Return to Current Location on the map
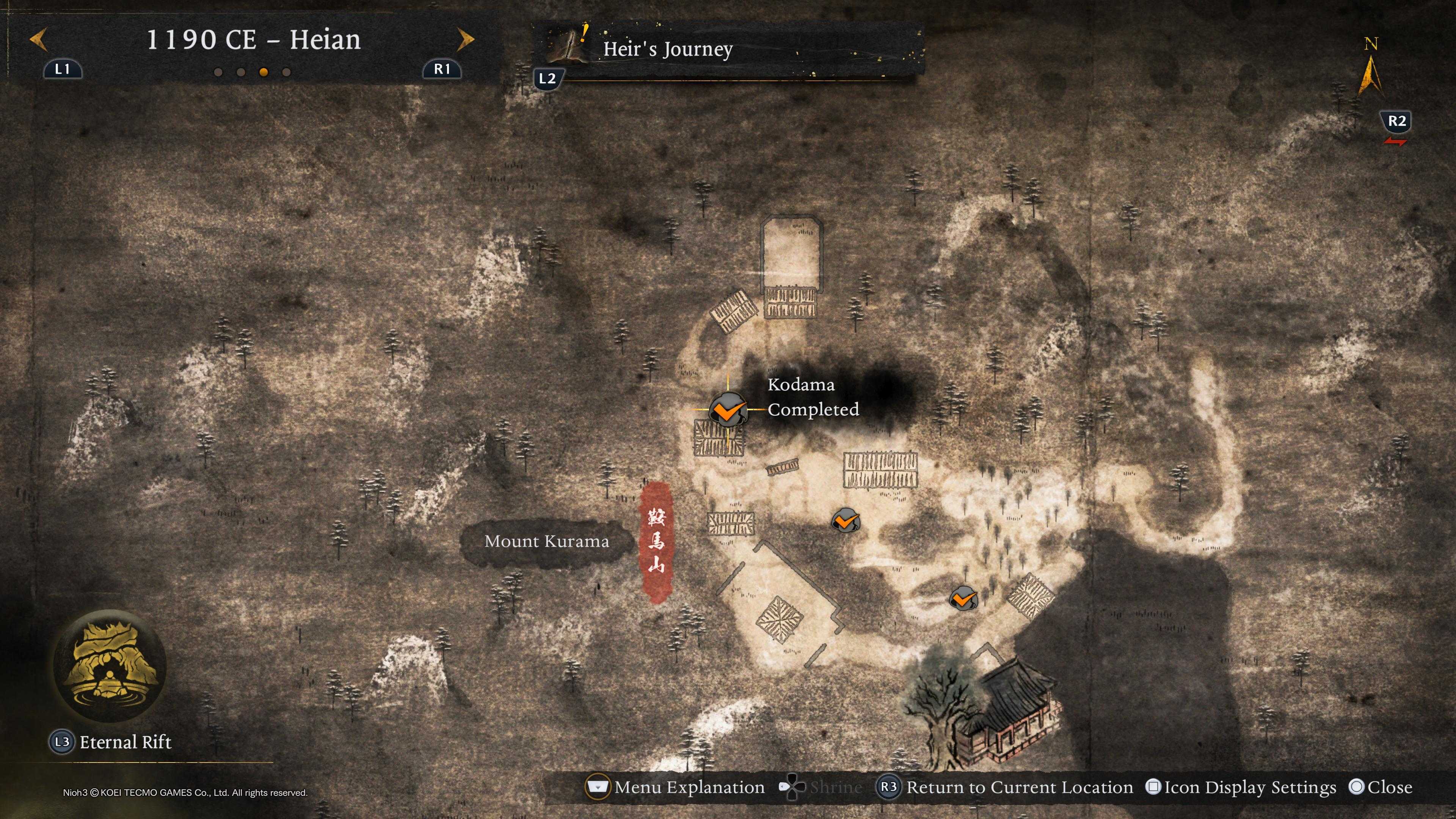1456x819 pixels. [x=1019, y=788]
